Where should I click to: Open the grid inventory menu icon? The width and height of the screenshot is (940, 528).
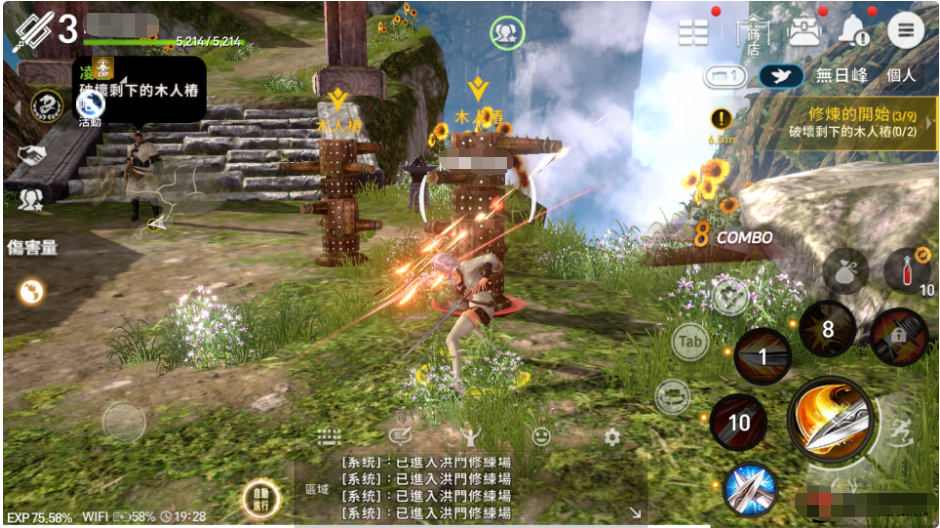click(693, 33)
